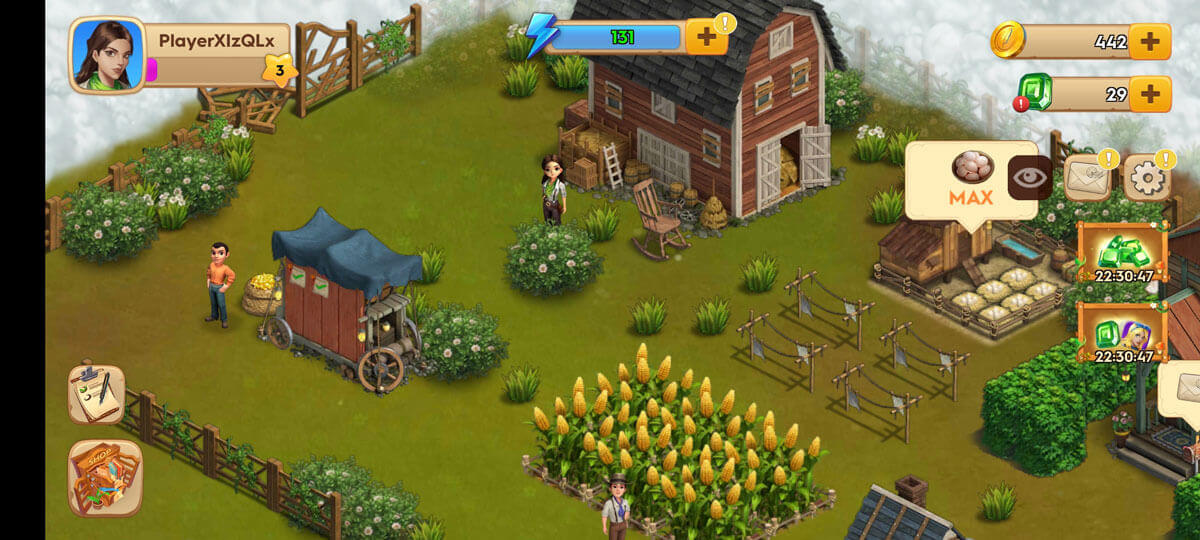
Task: Open the gem and character timed offer
Action: click(x=1124, y=333)
